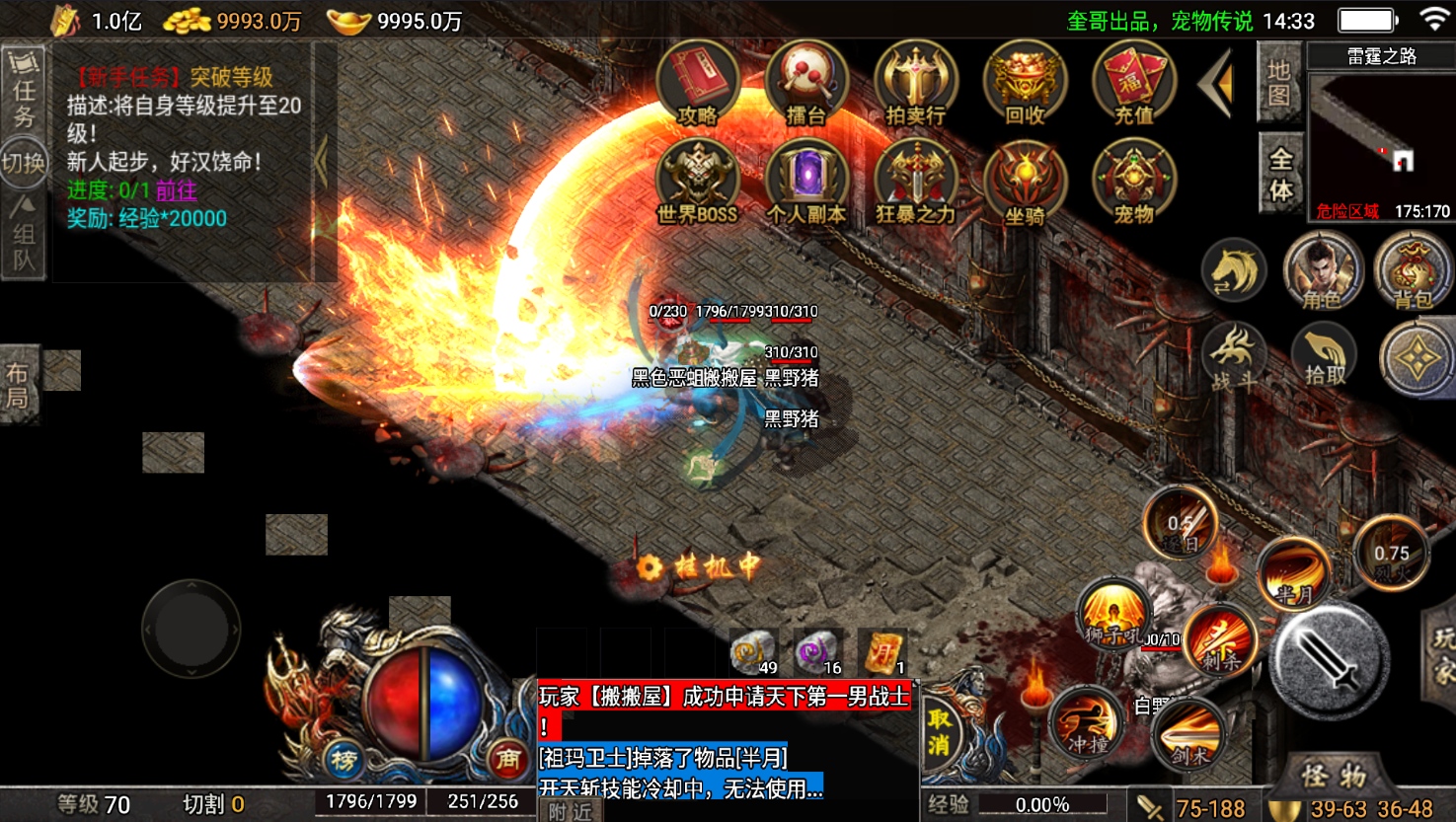The width and height of the screenshot is (1456, 822).
Task: Enter the 世界BOSS menu
Action: tap(698, 182)
